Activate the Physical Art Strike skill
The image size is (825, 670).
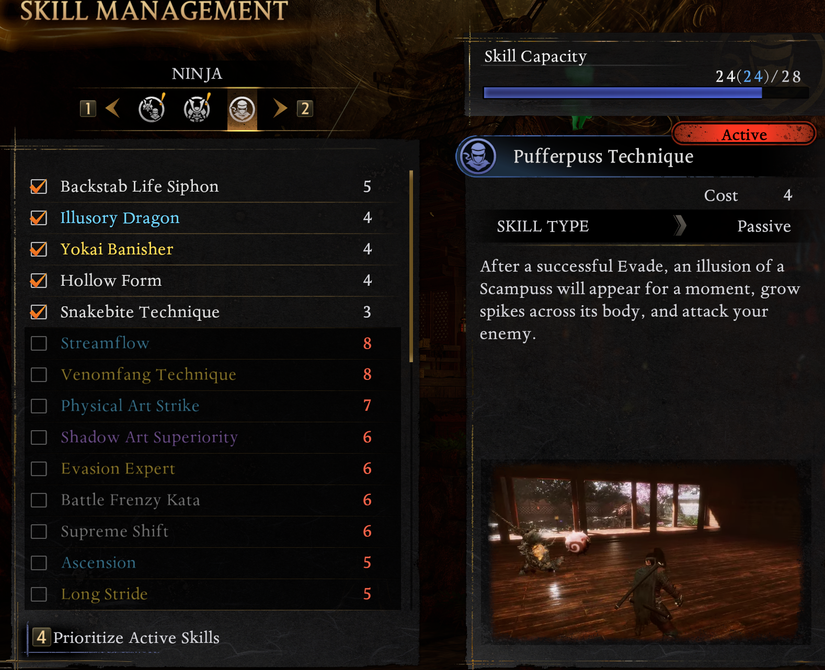pos(39,406)
